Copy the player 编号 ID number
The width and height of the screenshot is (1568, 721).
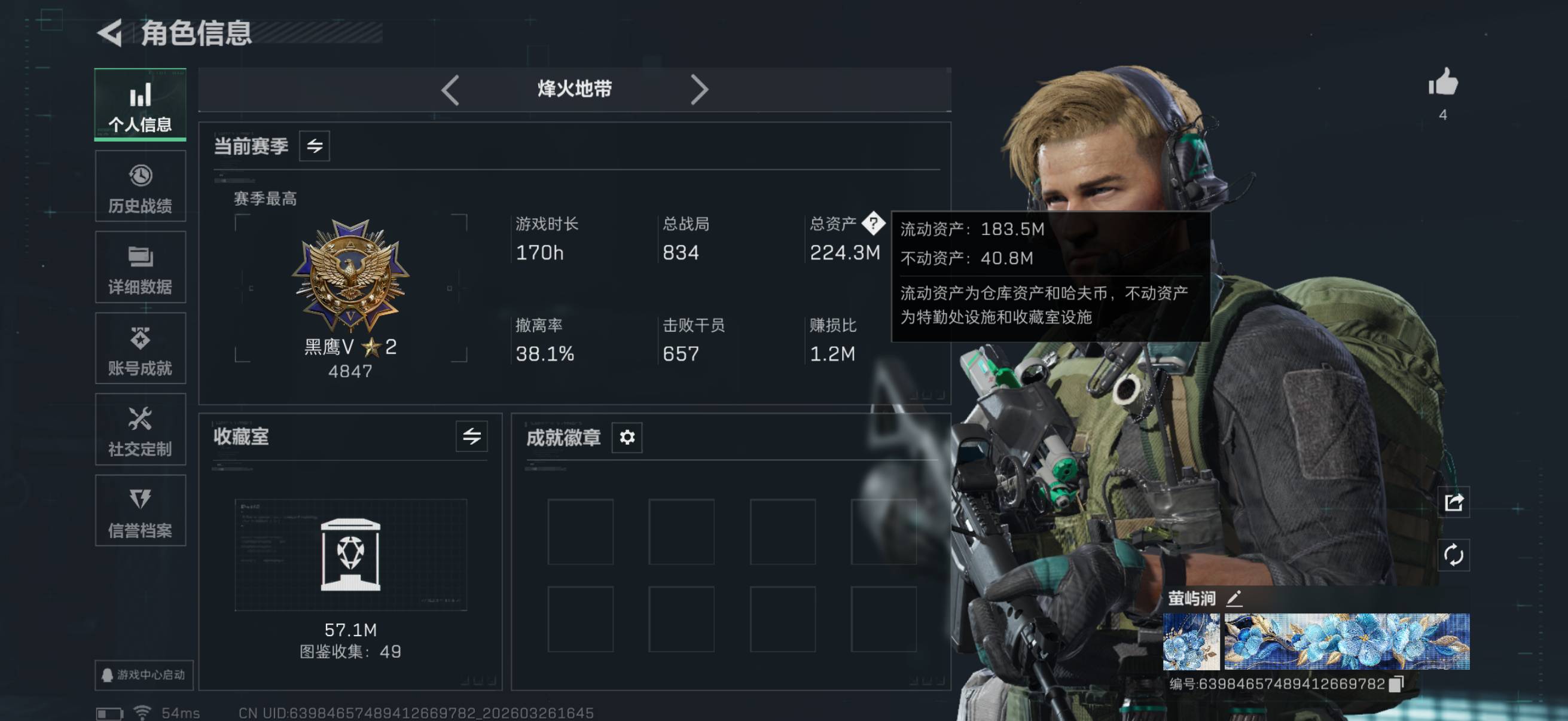(1397, 684)
